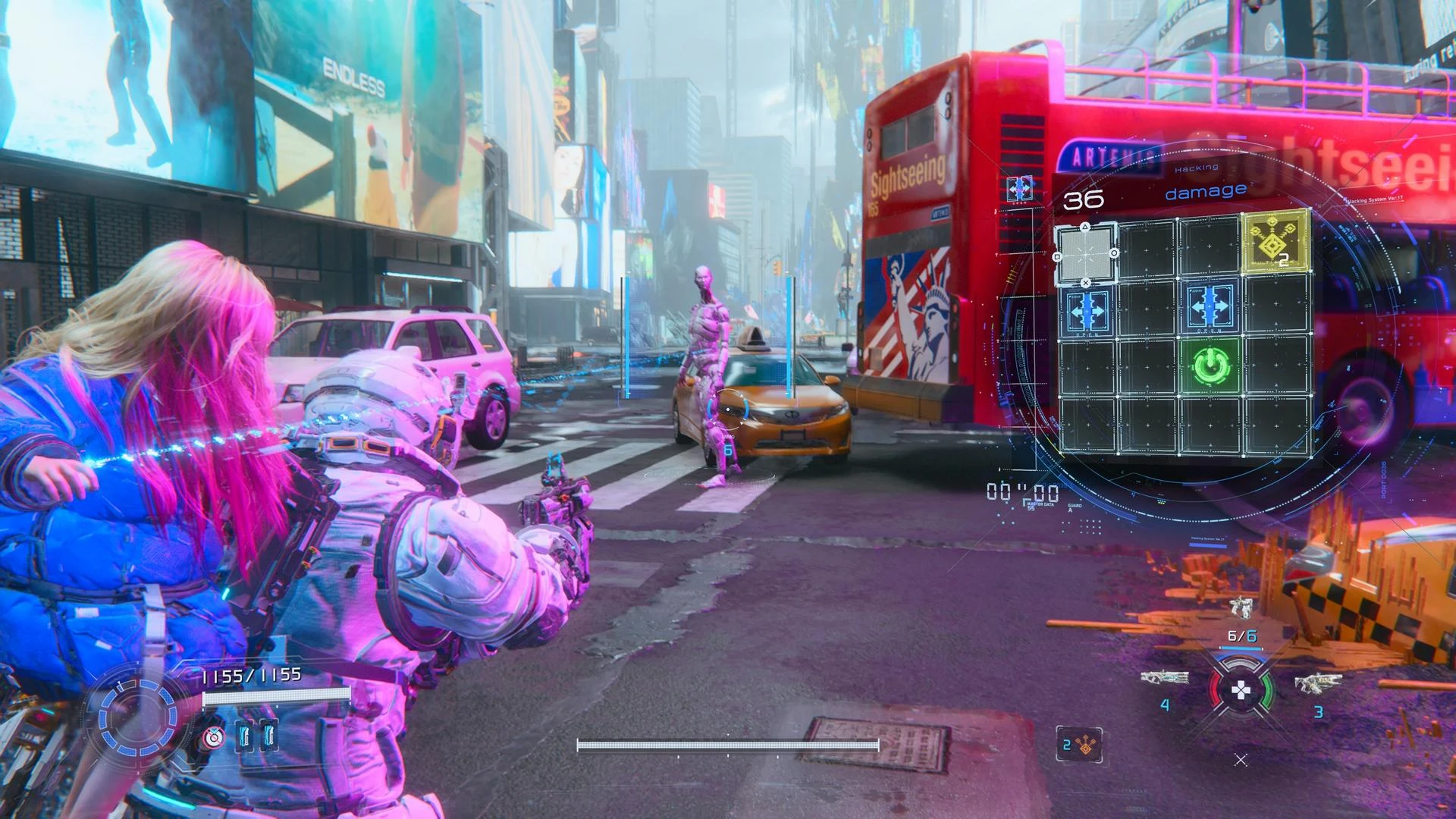This screenshot has height=819, width=1456.
Task: Switch to the long rifle with 4 ammo
Action: coord(1165,677)
